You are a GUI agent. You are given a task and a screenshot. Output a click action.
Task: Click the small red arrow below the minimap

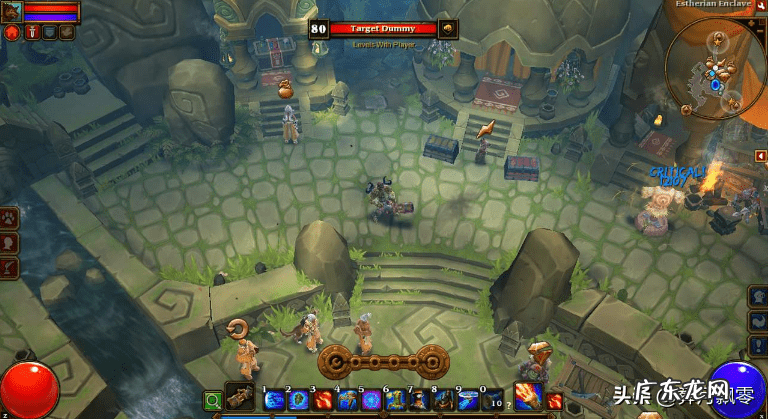tap(759, 155)
